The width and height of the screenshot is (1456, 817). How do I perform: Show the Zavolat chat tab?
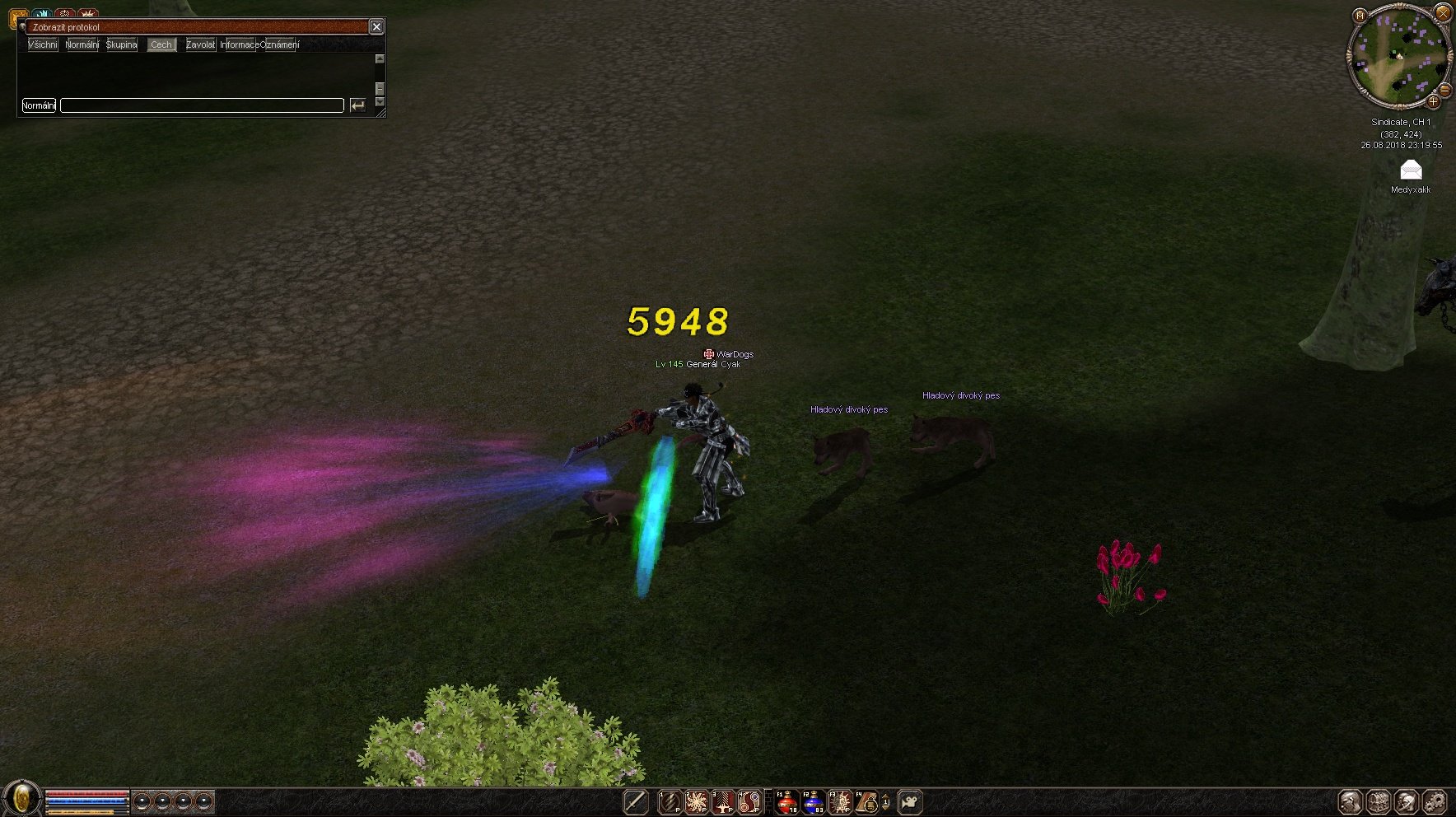[200, 44]
